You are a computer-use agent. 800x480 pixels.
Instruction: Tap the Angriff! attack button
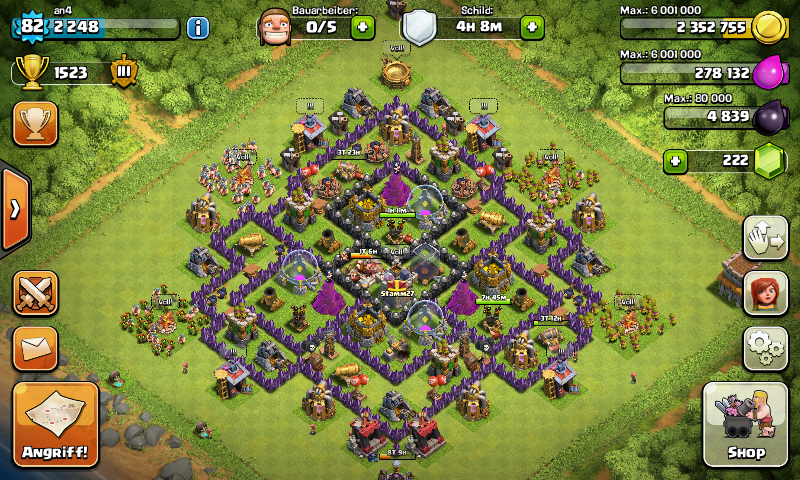[56, 424]
